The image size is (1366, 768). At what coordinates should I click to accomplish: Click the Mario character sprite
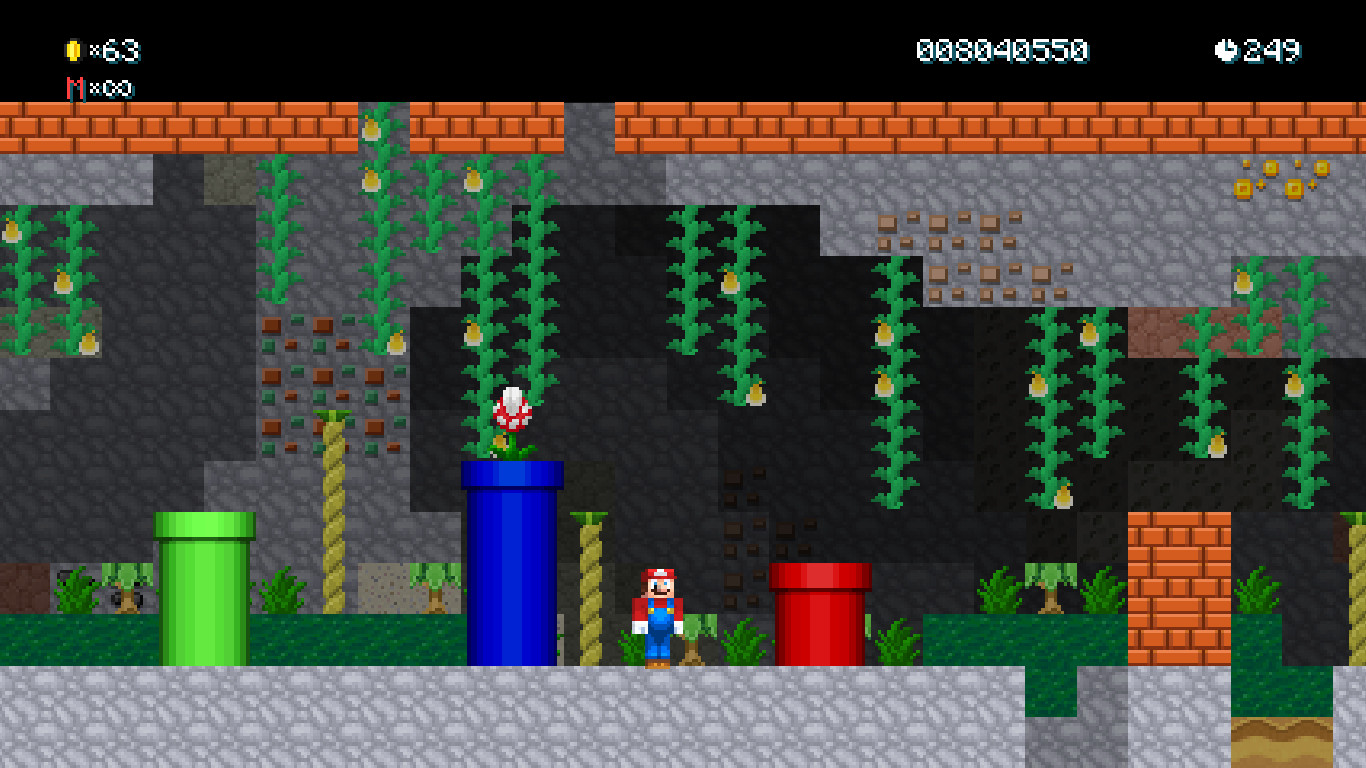point(657,610)
